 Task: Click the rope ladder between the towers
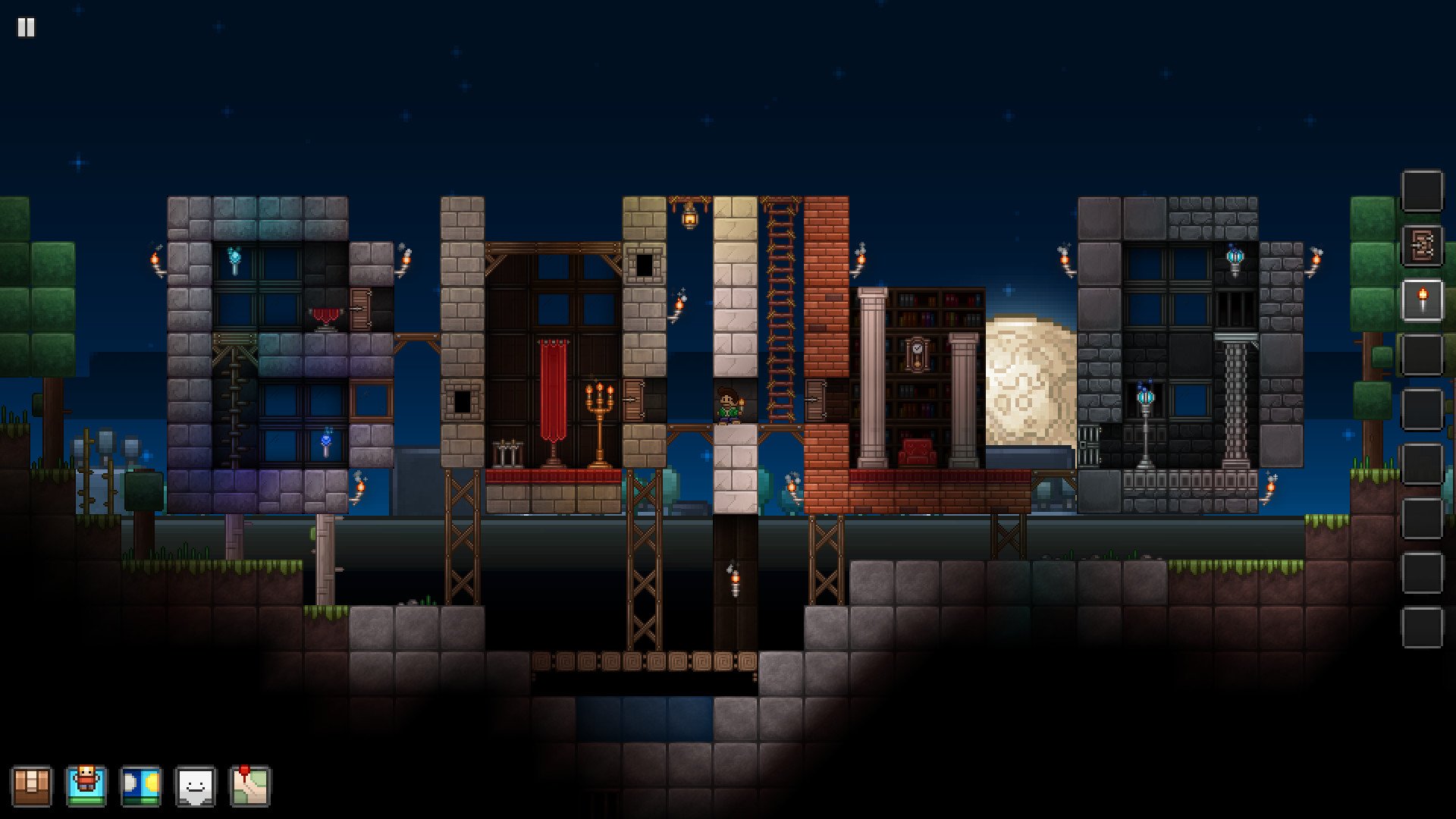[x=781, y=303]
